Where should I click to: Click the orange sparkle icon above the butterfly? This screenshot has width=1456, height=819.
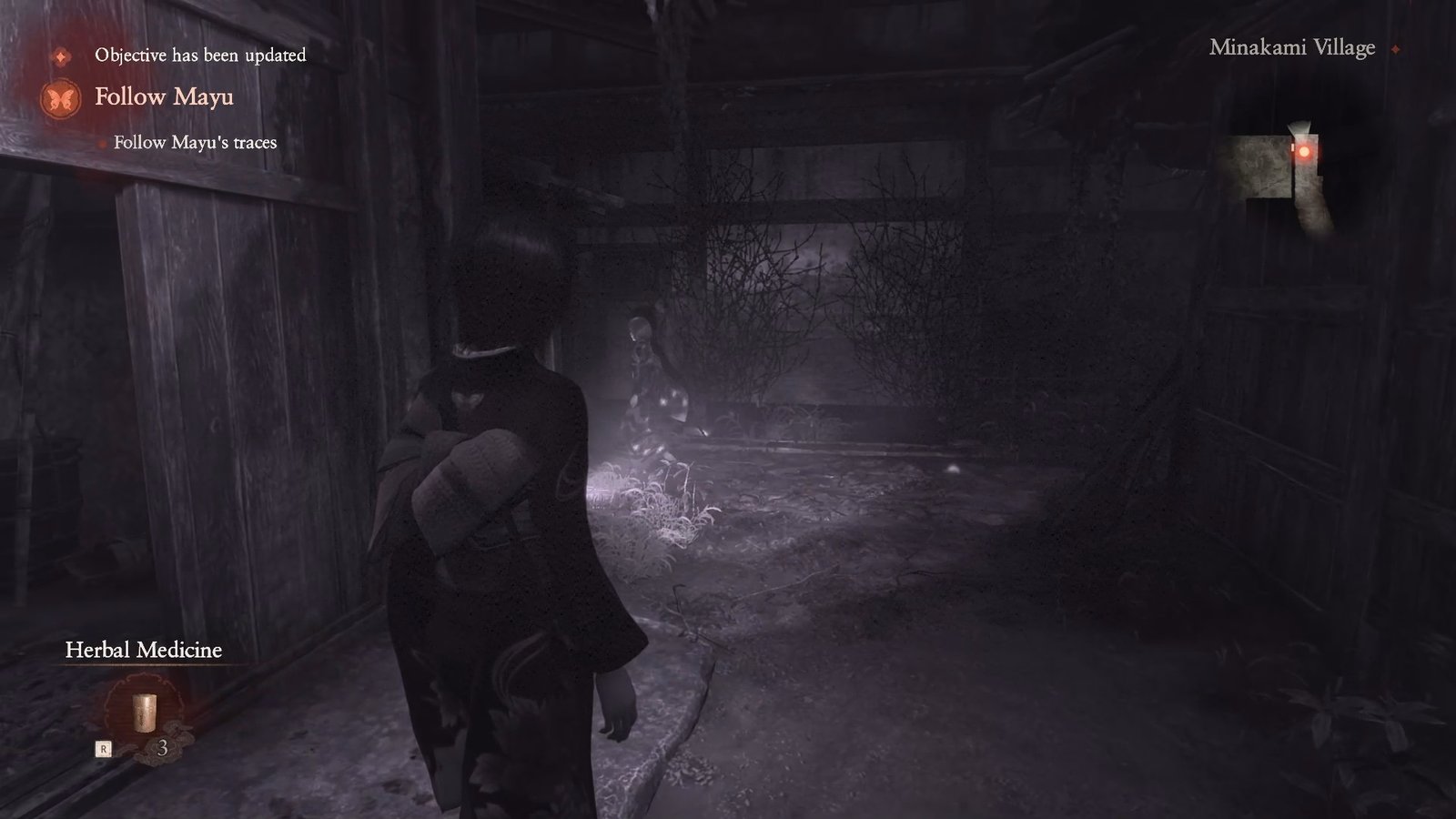click(x=60, y=56)
